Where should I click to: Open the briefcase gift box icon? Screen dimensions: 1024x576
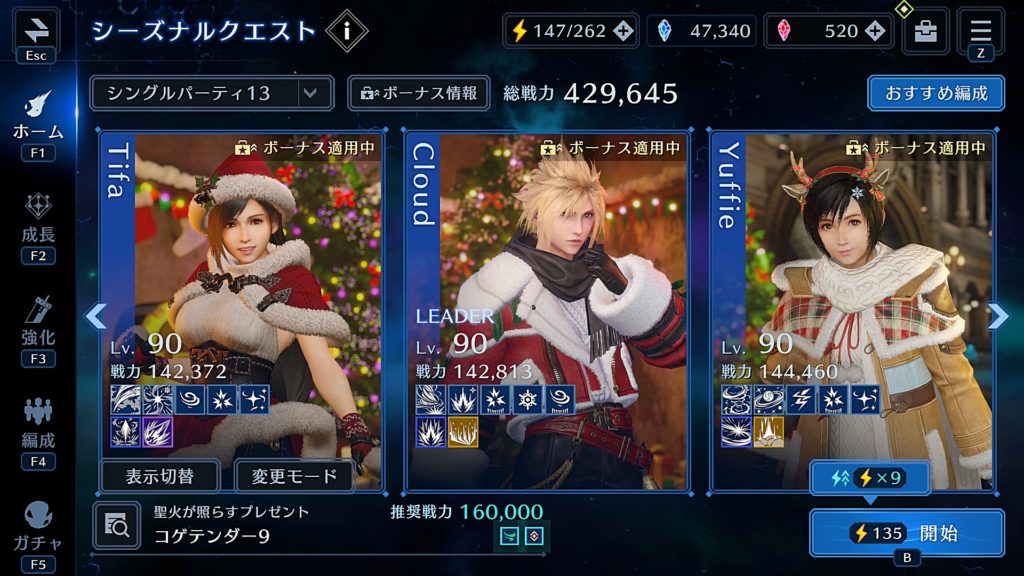(x=925, y=31)
